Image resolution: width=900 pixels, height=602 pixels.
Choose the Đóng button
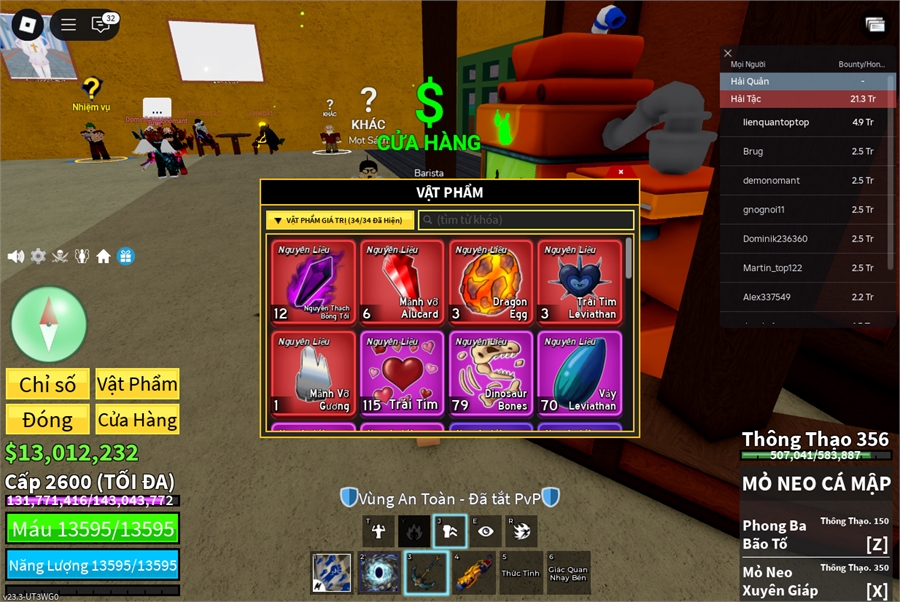coord(48,420)
